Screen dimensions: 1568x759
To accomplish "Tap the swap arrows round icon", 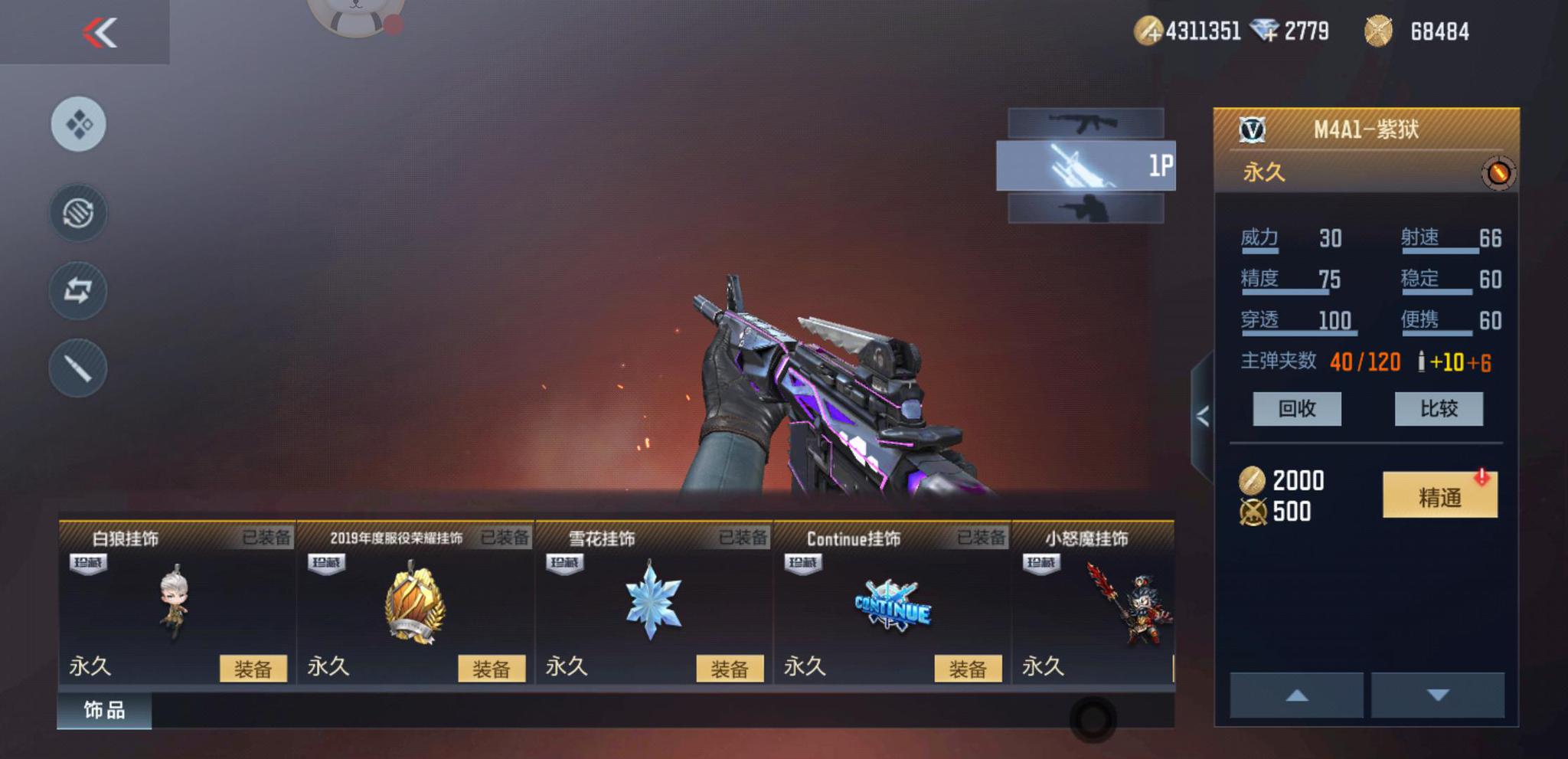I will (x=78, y=290).
